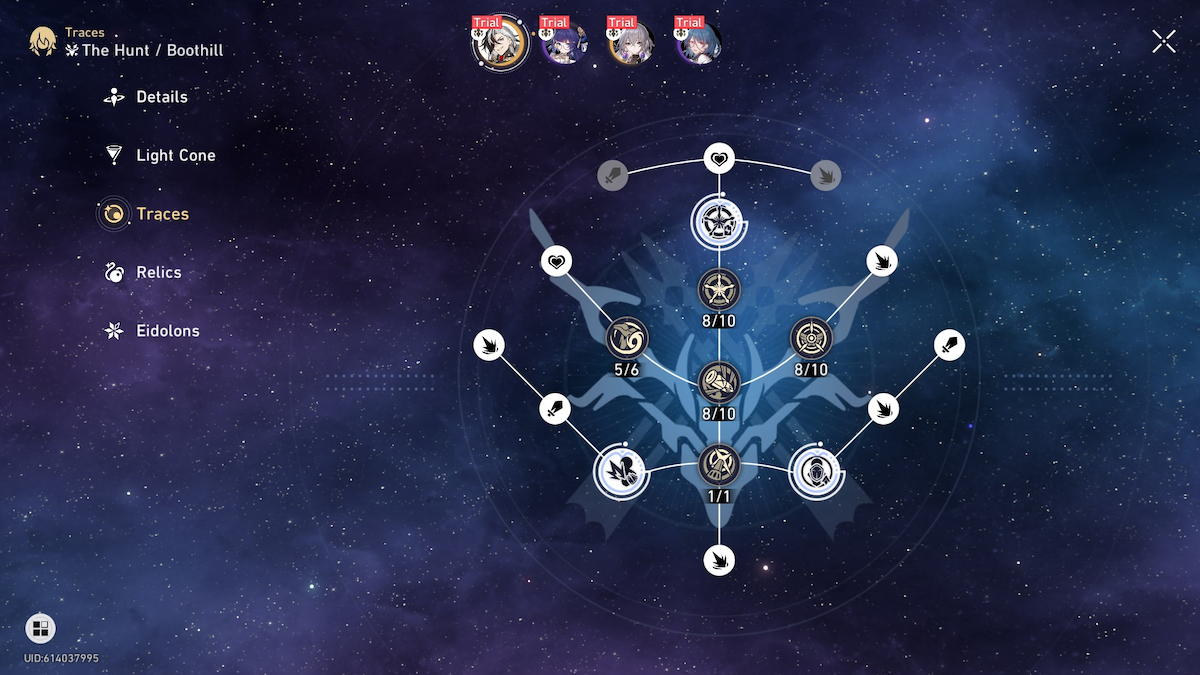The width and height of the screenshot is (1200, 675).
Task: Open the four-square grid button above the UID
Action: pos(40,629)
